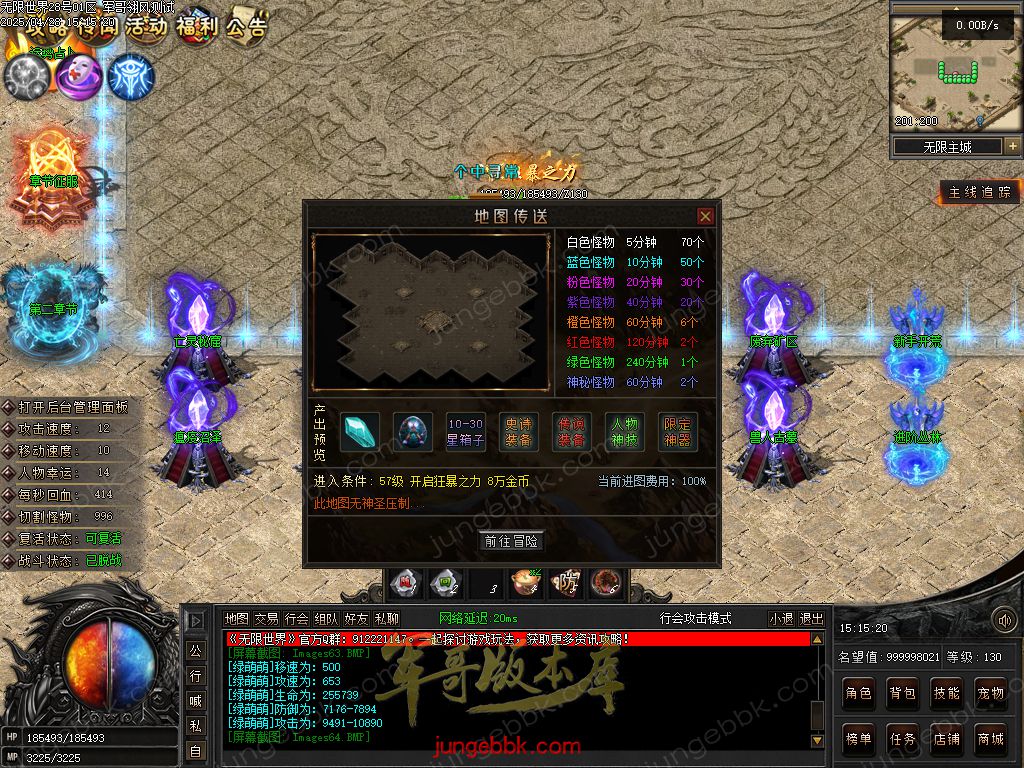This screenshot has height=768, width=1024.
Task: Expand the minimap with the plus button
Action: point(1012,146)
